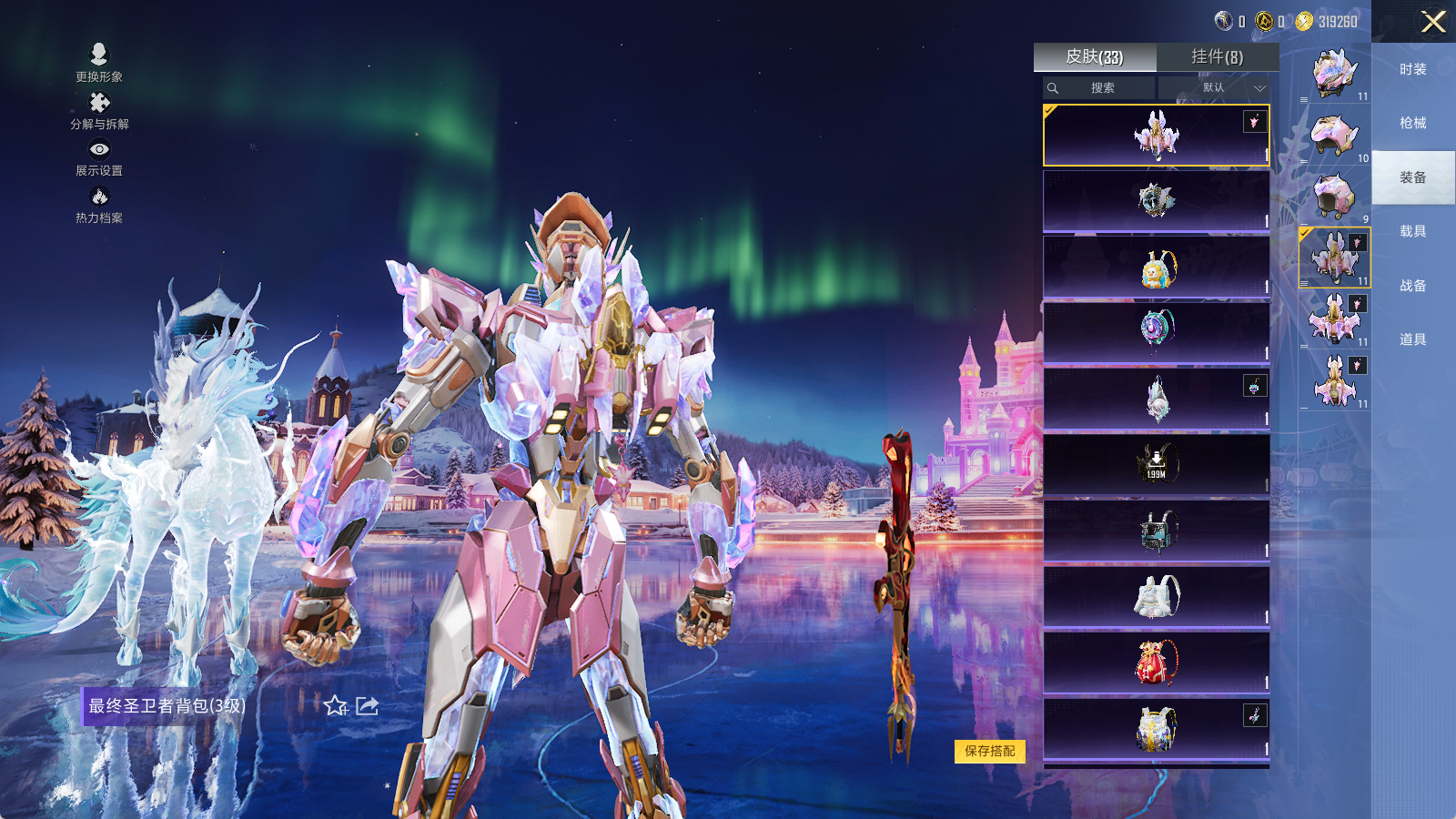Select the 枪械 firearms category
This screenshot has height=819, width=1456.
[1412, 123]
